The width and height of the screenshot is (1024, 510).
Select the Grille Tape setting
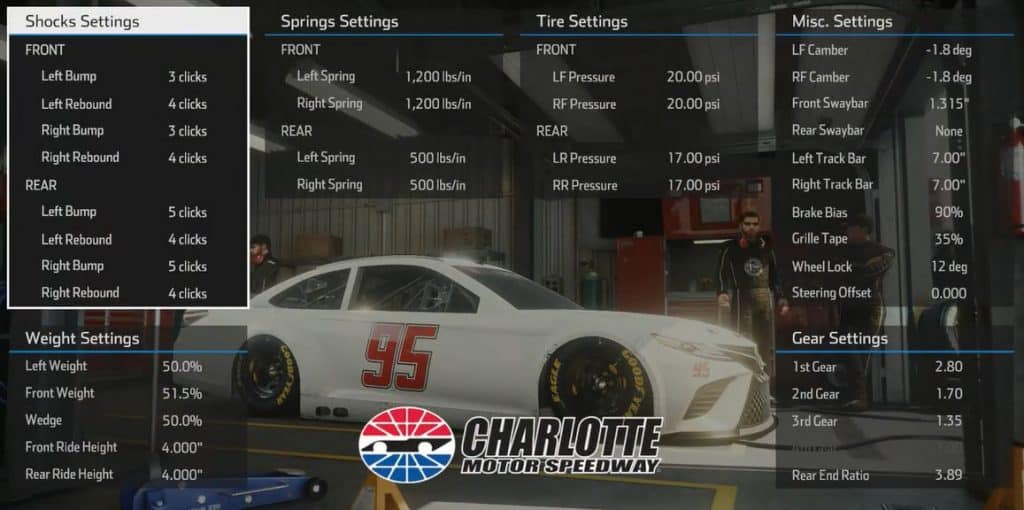(x=878, y=239)
